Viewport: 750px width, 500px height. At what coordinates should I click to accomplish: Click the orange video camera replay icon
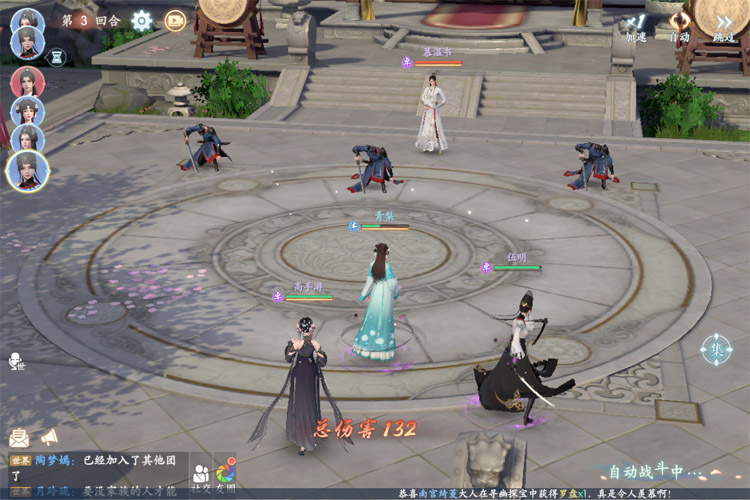(175, 20)
